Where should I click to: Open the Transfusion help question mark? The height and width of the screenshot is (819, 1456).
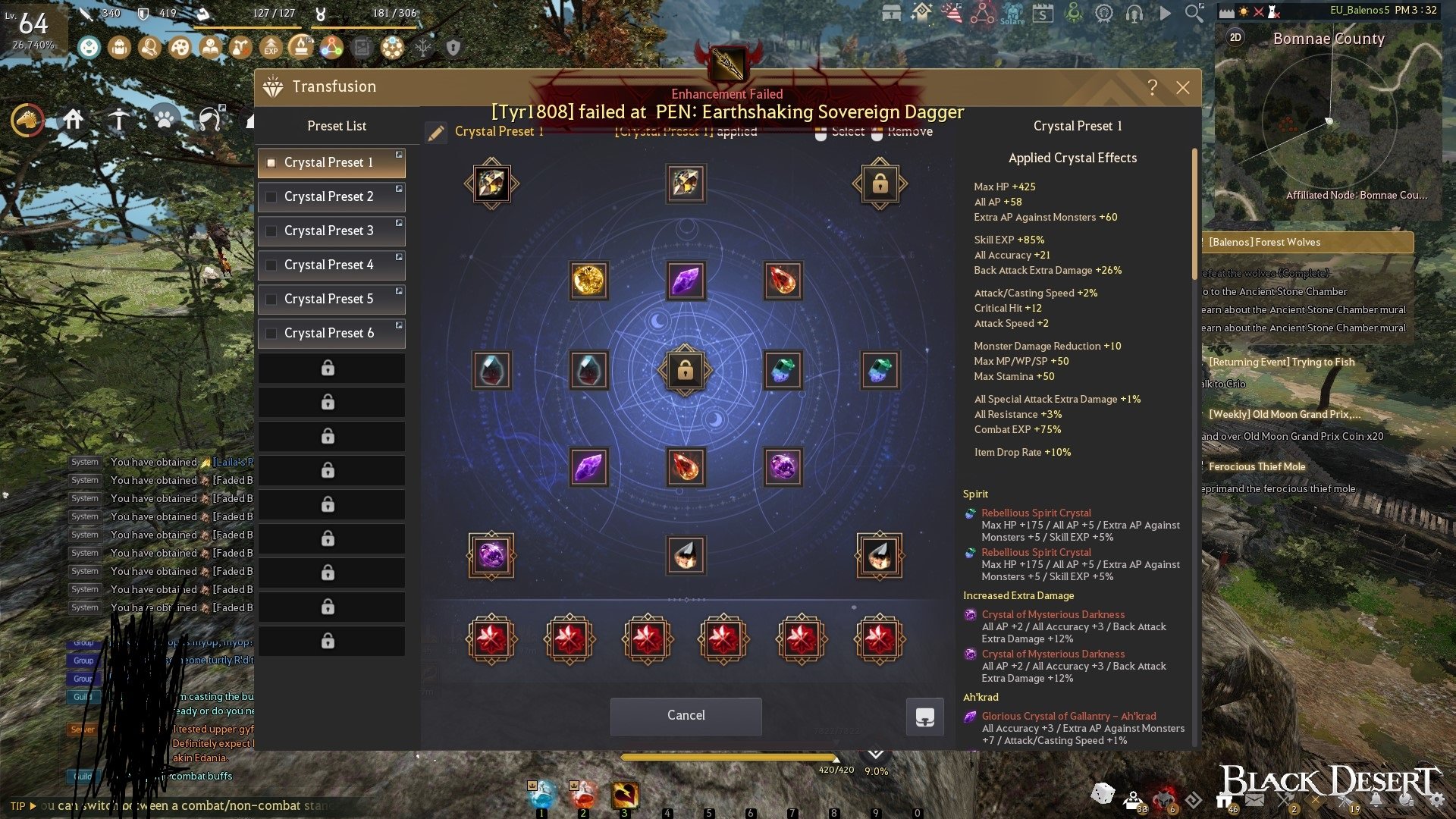click(1152, 87)
